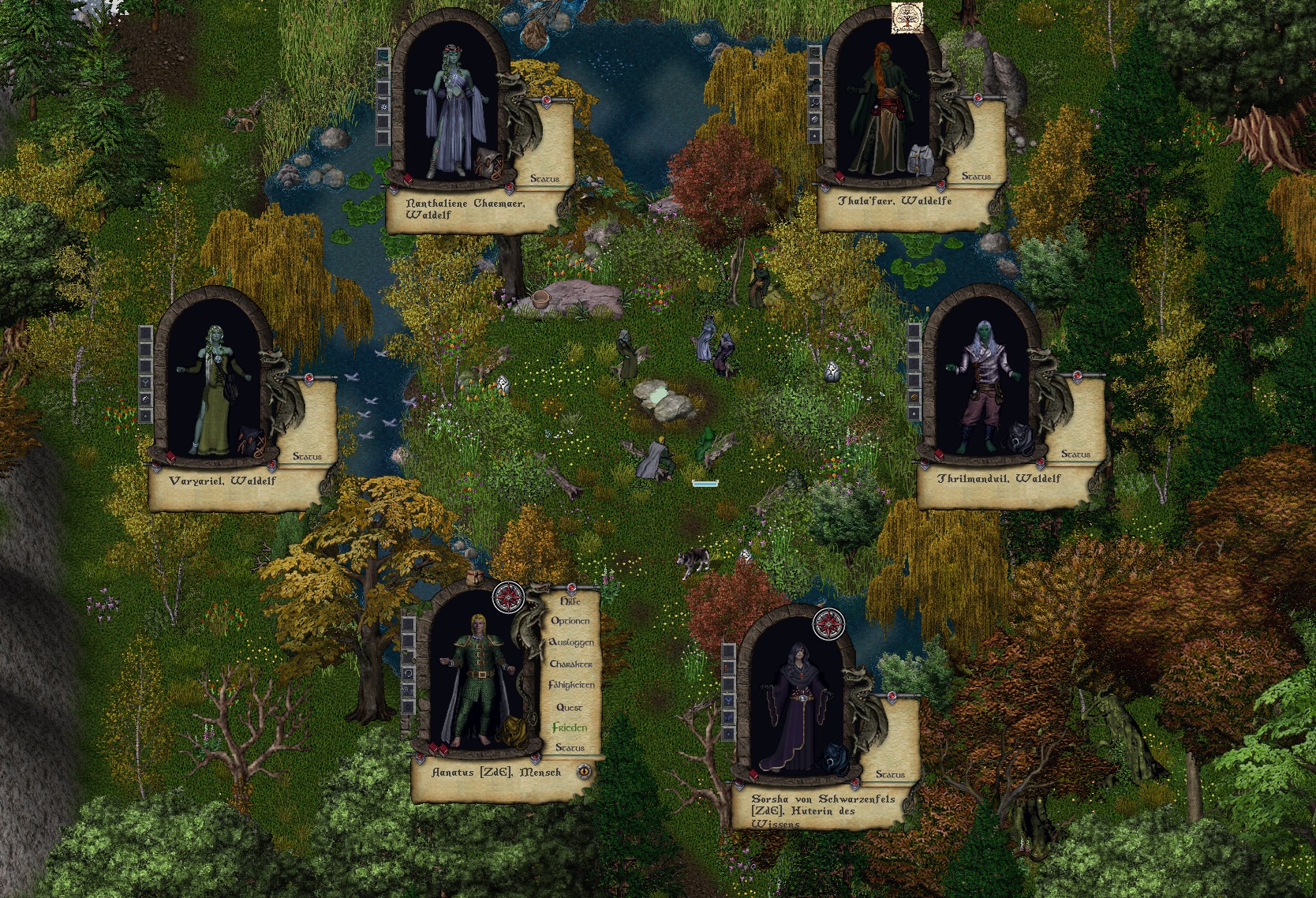Open the Quest log
Image resolution: width=1316 pixels, height=898 pixels.
pyautogui.click(x=570, y=708)
